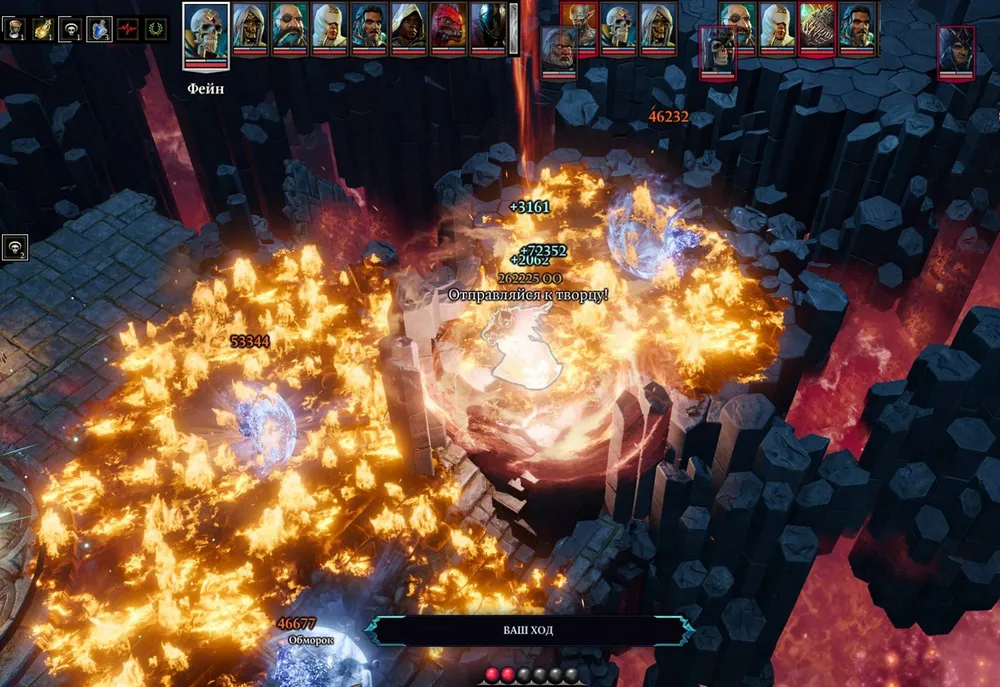Select Fane's active turn portrait
The width and height of the screenshot is (1000, 687).
(206, 33)
